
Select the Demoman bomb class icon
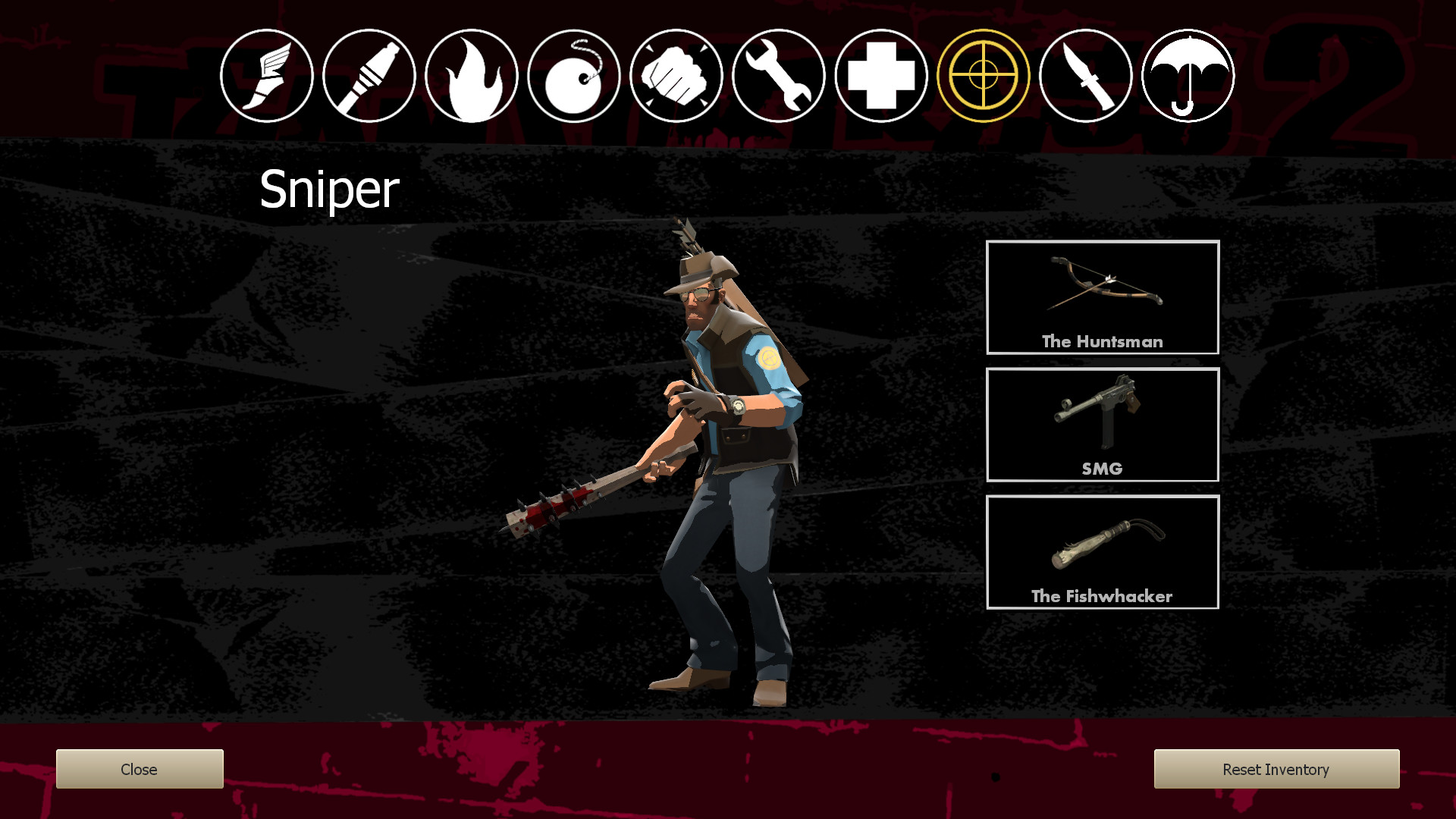point(574,75)
